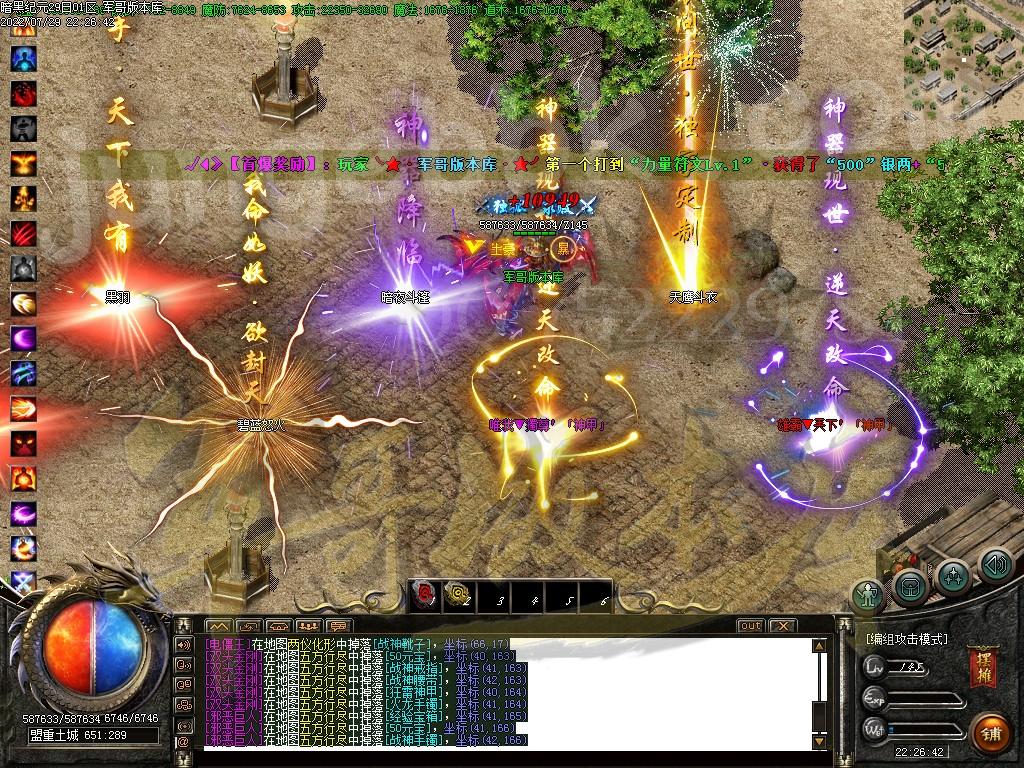Click the @ chat filter button
Image resolution: width=1024 pixels, height=768 pixels.
coord(184,742)
